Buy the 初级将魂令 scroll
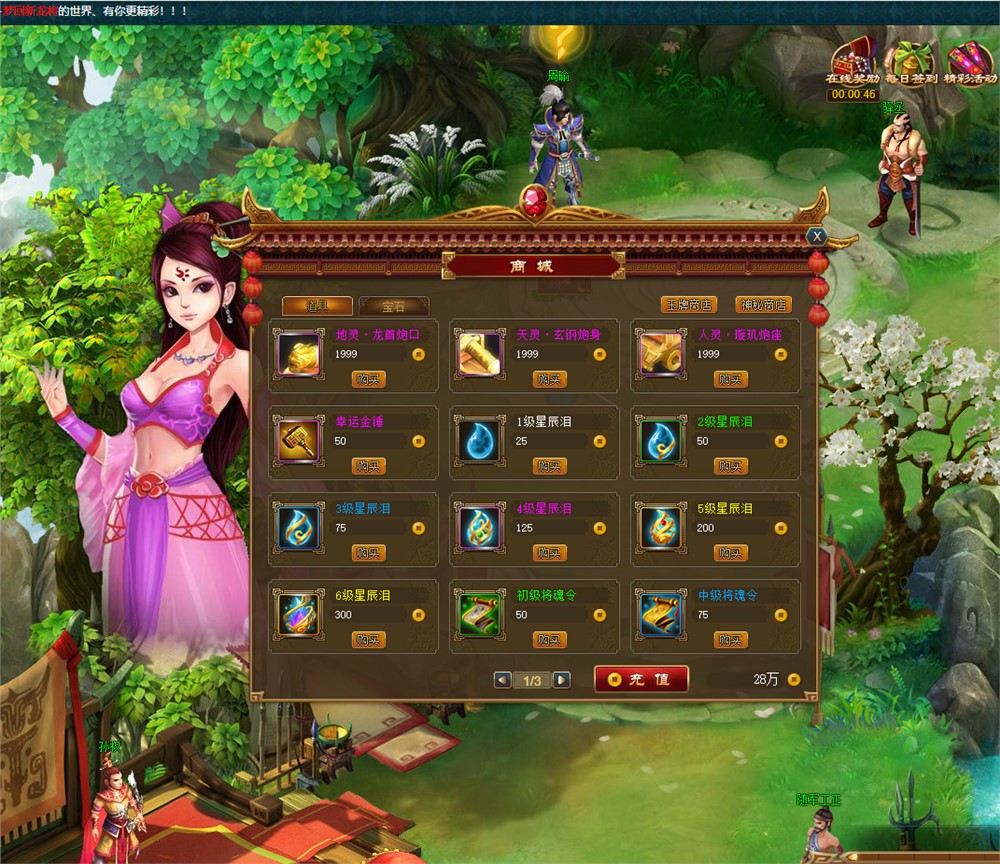This screenshot has height=864, width=1000. tap(550, 640)
